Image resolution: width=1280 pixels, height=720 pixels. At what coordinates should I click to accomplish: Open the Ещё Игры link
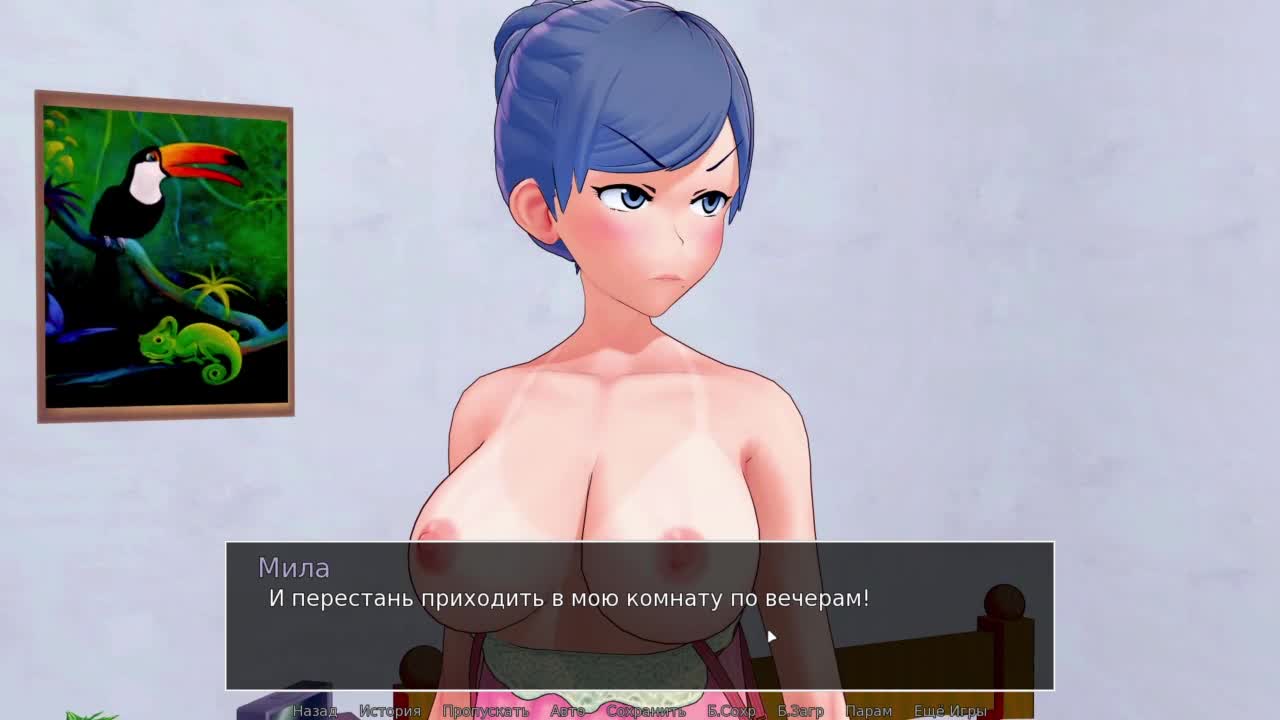[950, 711]
